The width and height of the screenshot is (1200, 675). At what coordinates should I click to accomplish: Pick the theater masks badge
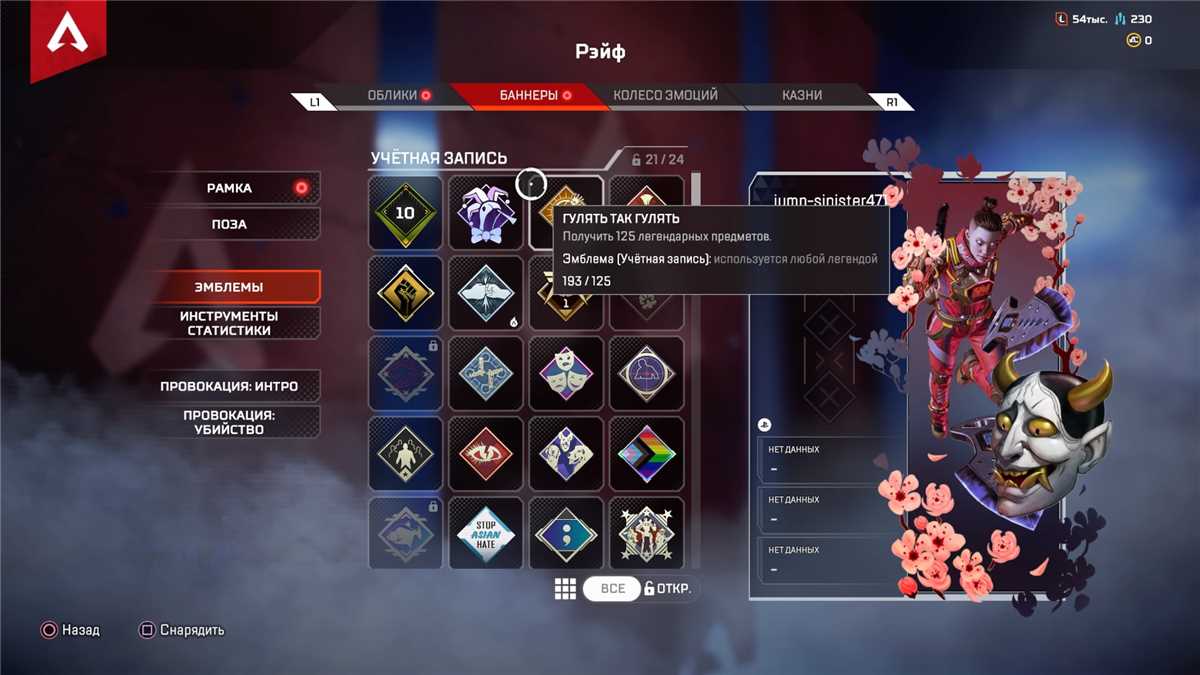[566, 373]
